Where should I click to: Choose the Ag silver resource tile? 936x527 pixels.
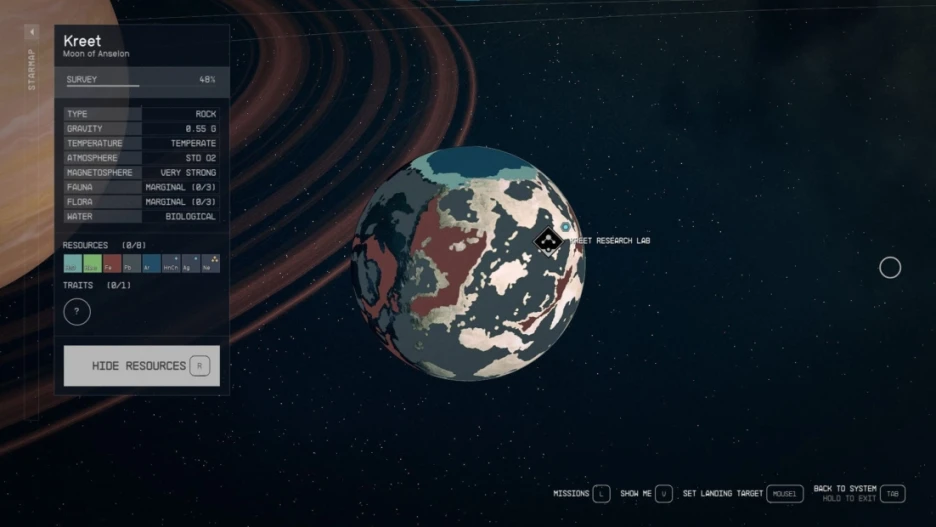190,264
